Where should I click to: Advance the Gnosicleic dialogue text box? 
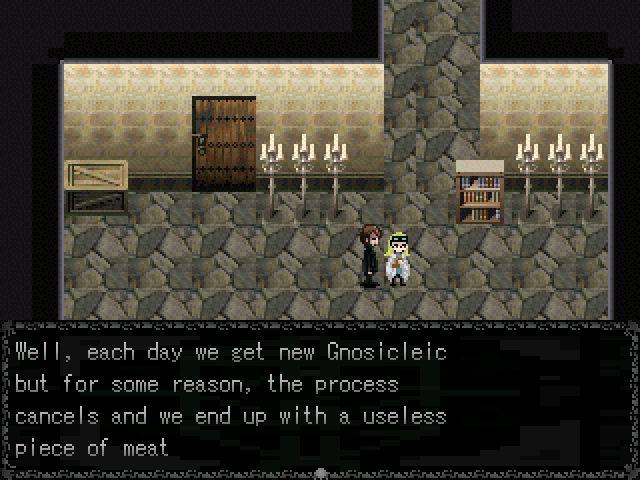(320, 400)
